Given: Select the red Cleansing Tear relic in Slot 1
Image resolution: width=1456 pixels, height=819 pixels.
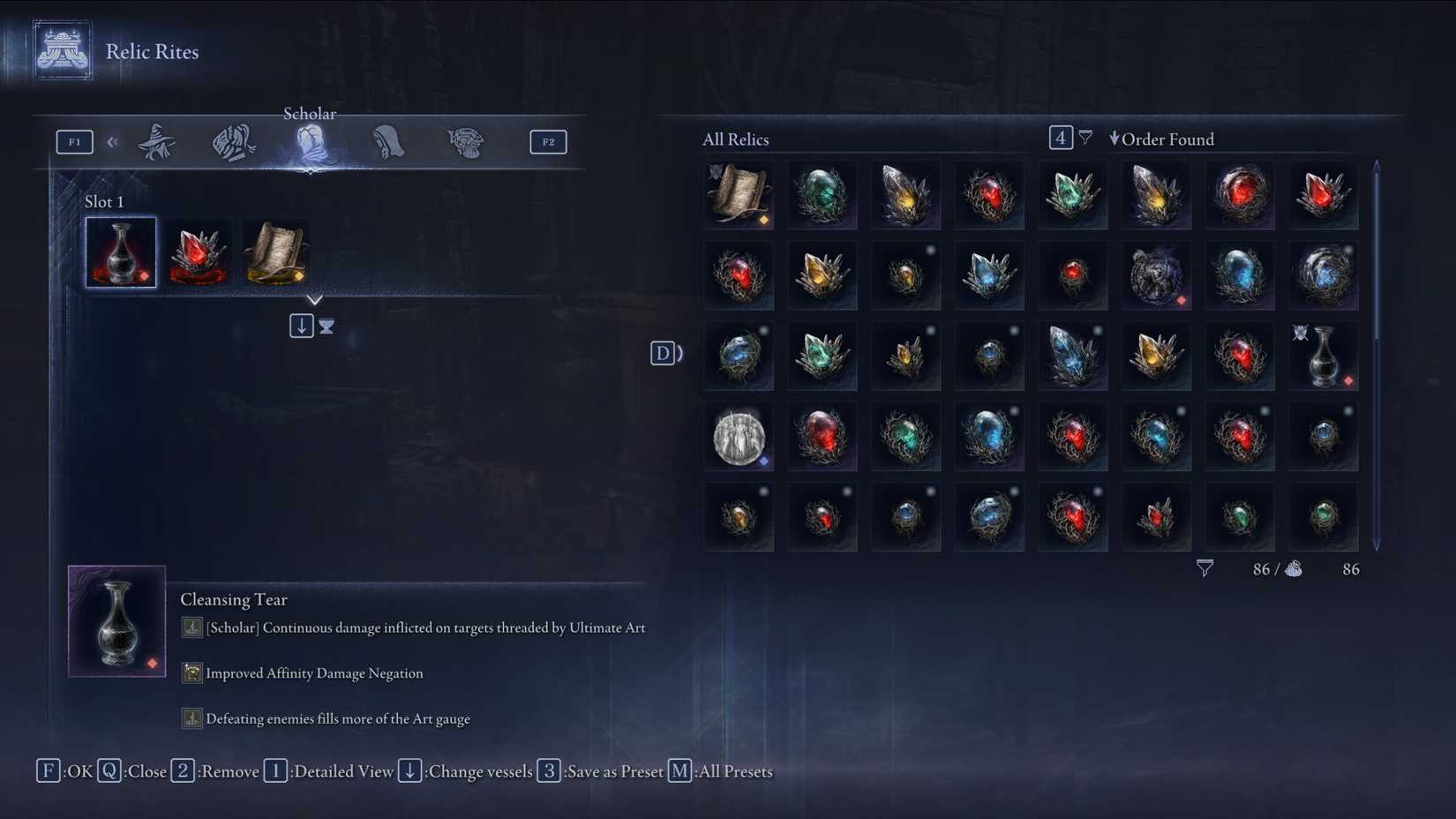Looking at the screenshot, I should tap(120, 252).
